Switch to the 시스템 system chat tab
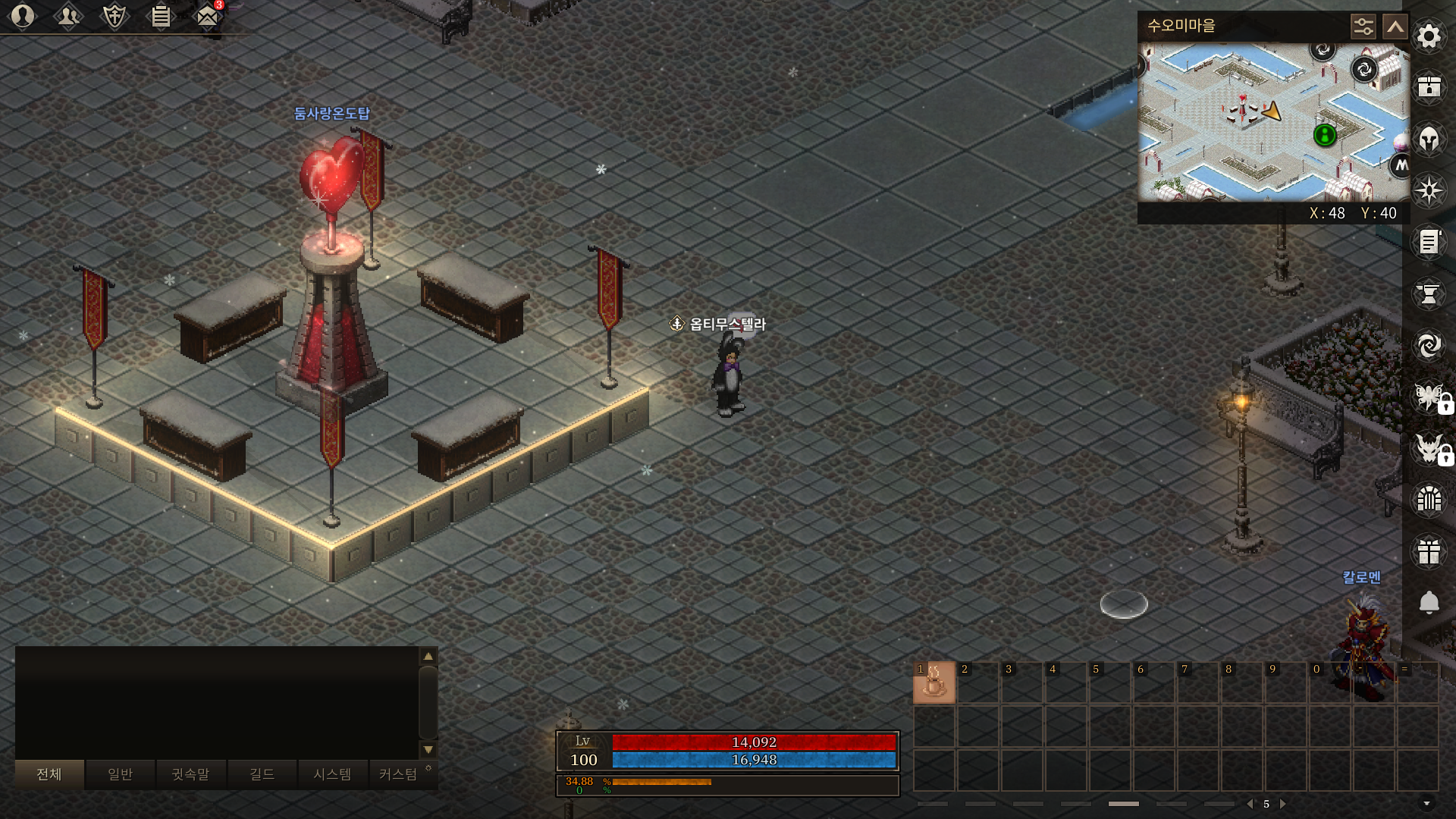The width and height of the screenshot is (1456, 819). click(x=332, y=774)
